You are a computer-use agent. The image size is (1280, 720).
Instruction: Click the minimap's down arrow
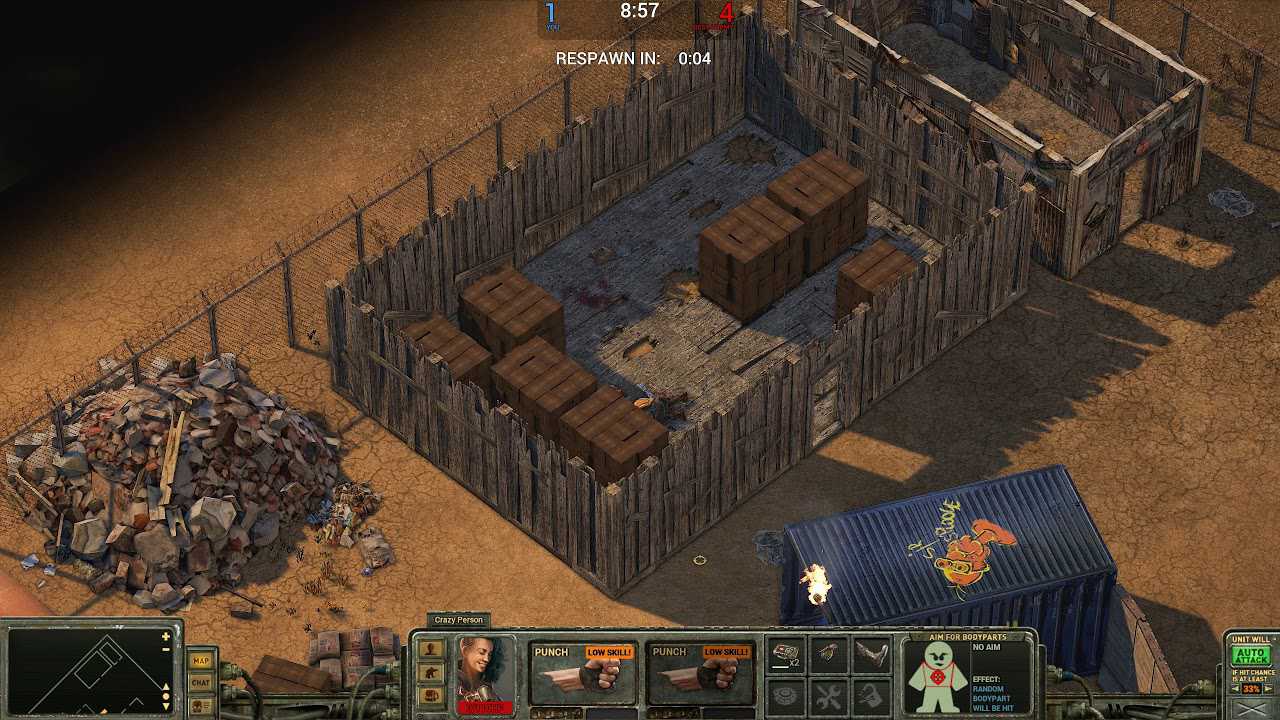point(166,705)
